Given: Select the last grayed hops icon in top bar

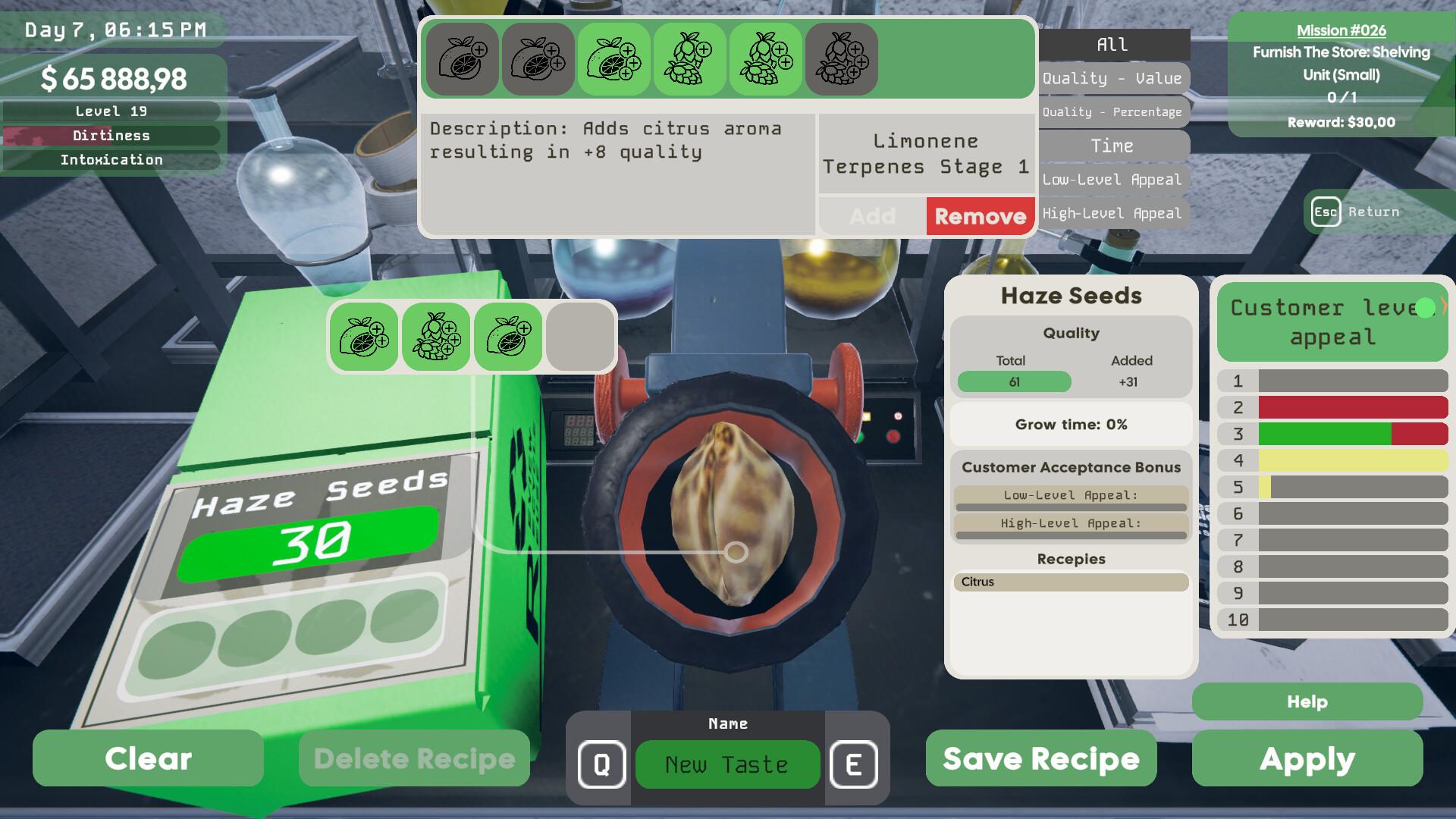Looking at the screenshot, I should coord(842,58).
